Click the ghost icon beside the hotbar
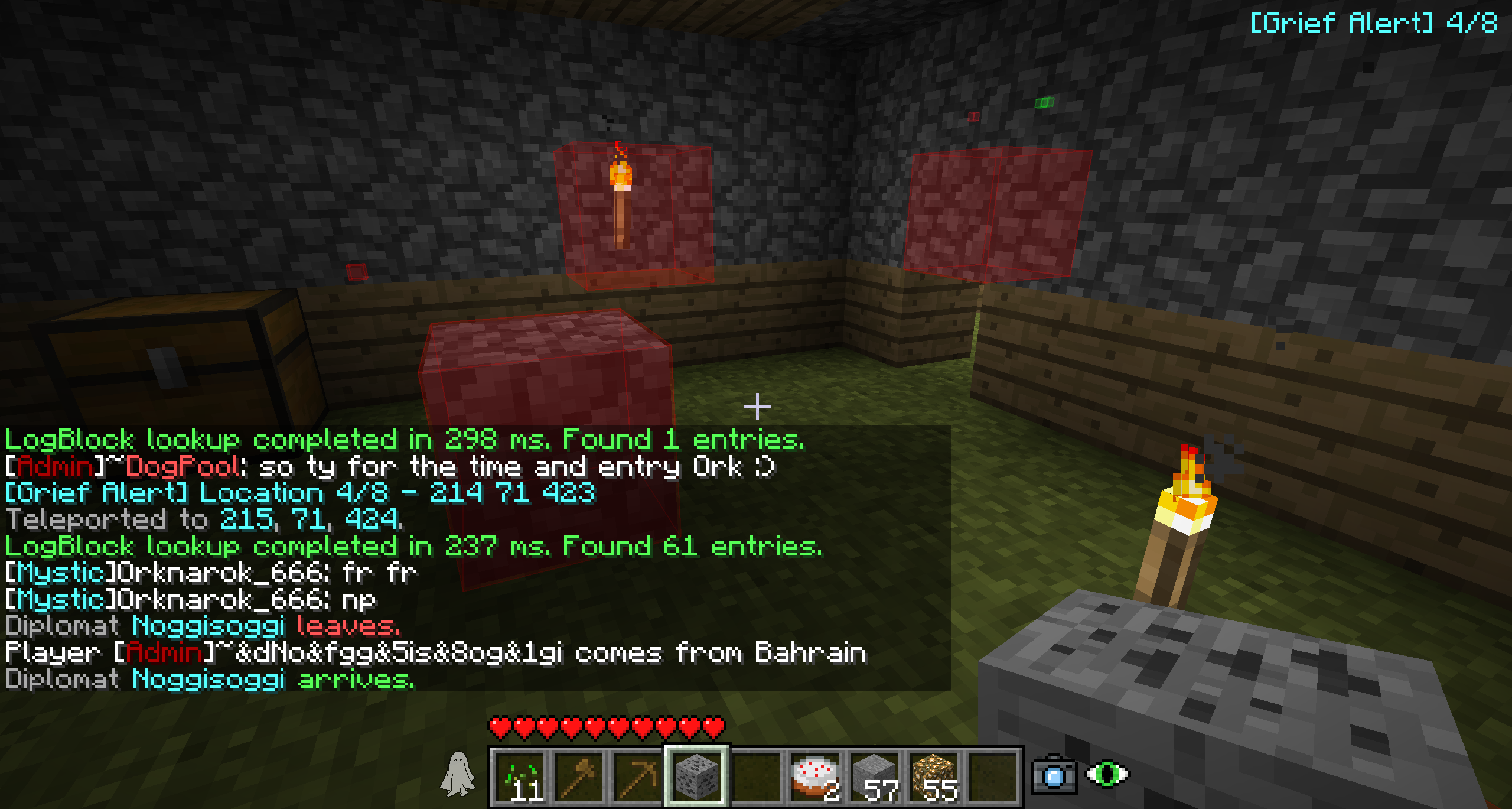This screenshot has width=1512, height=809. [x=458, y=774]
